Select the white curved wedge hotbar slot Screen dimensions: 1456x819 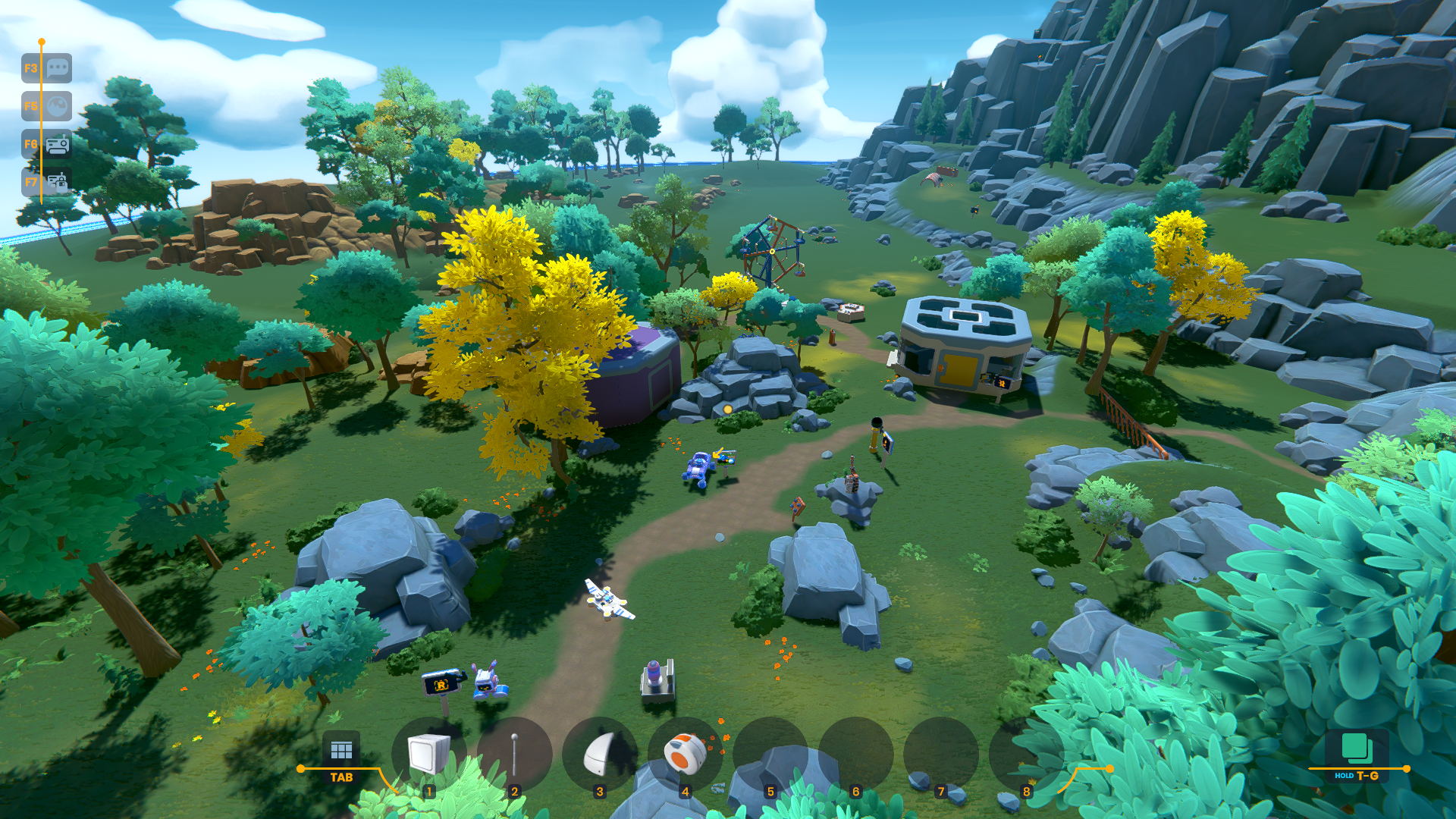(x=600, y=755)
